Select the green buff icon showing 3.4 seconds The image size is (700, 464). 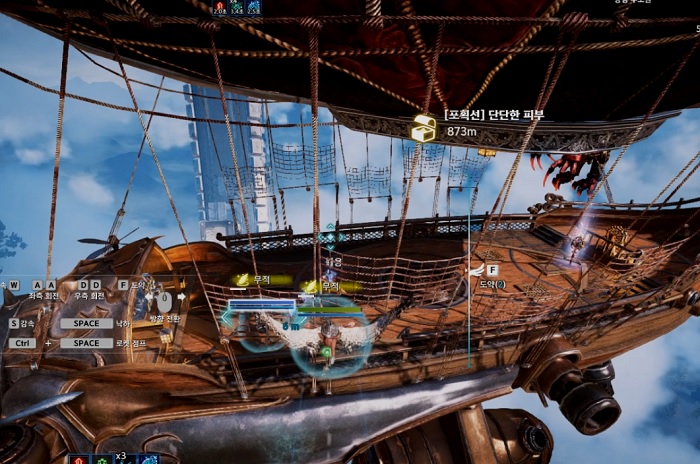click(x=237, y=7)
